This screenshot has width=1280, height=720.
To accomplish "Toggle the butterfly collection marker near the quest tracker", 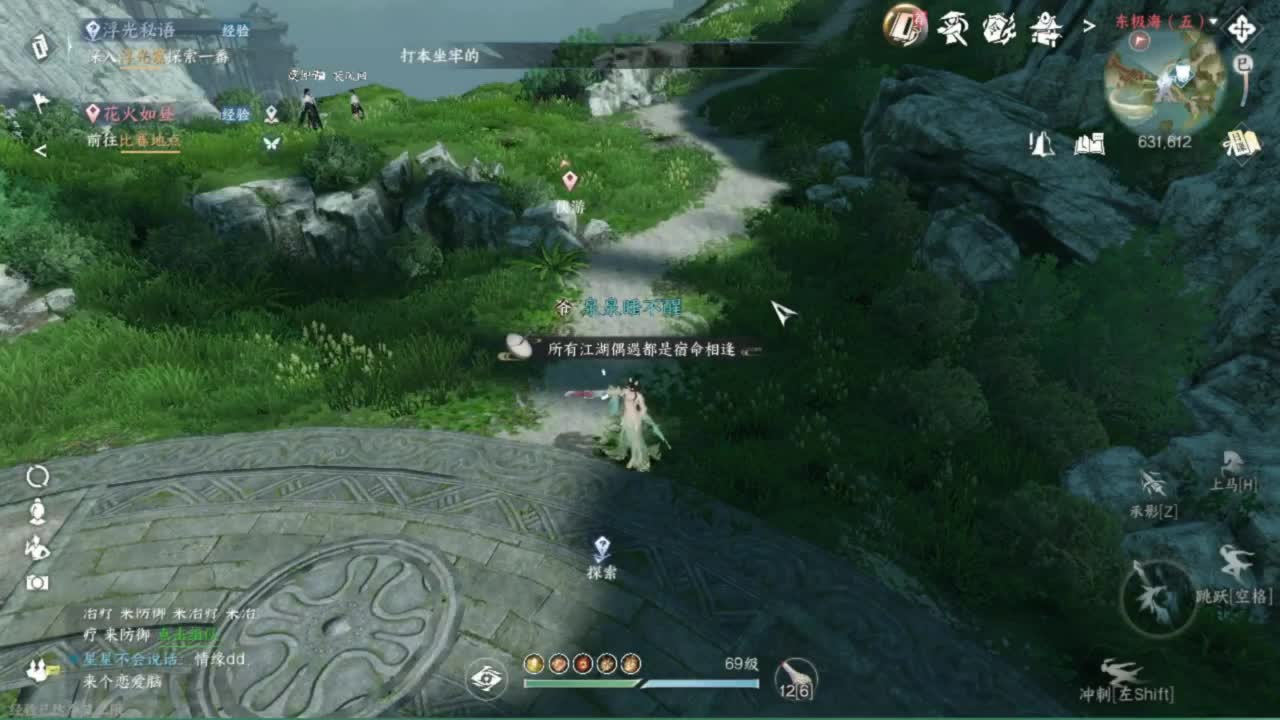I will [270, 144].
